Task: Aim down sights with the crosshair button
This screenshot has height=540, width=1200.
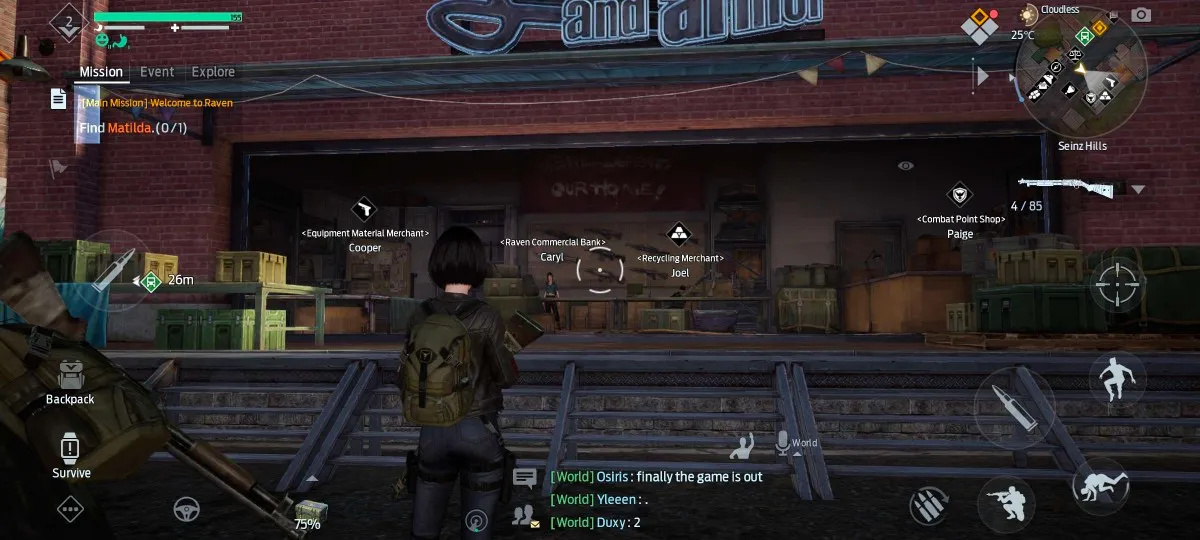Action: pyautogui.click(x=1119, y=283)
